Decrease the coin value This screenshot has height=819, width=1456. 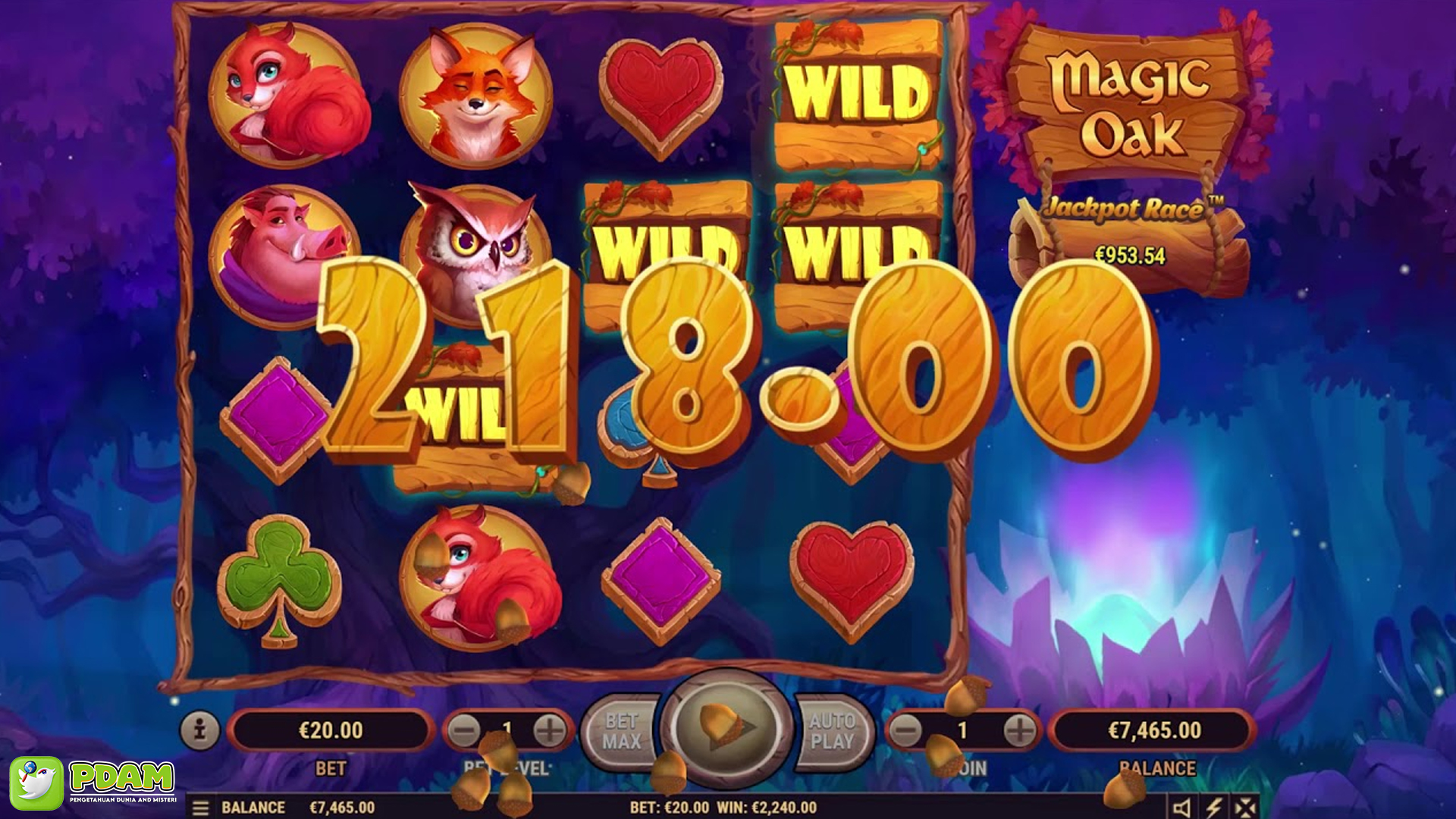coord(907,729)
